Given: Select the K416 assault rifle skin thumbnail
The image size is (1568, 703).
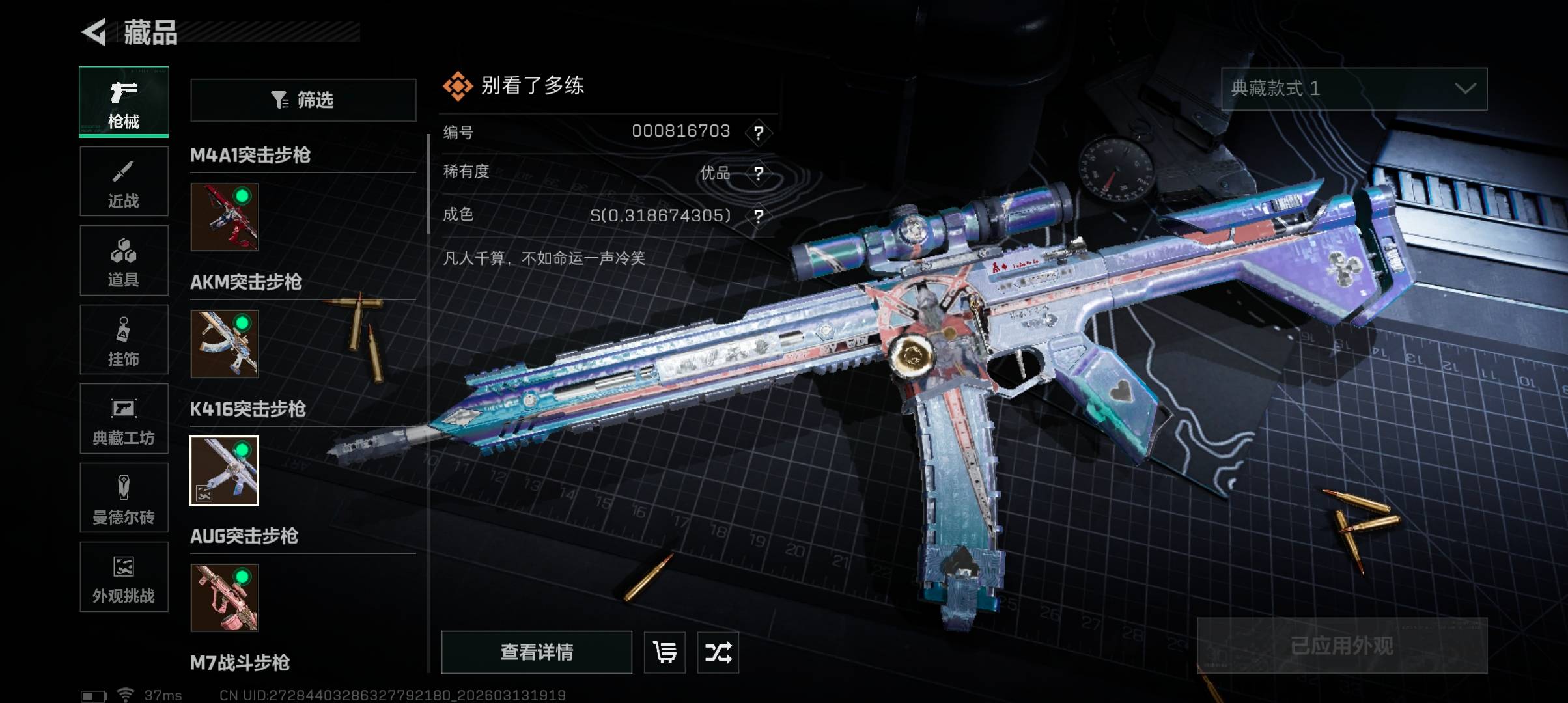Looking at the screenshot, I should tap(224, 471).
